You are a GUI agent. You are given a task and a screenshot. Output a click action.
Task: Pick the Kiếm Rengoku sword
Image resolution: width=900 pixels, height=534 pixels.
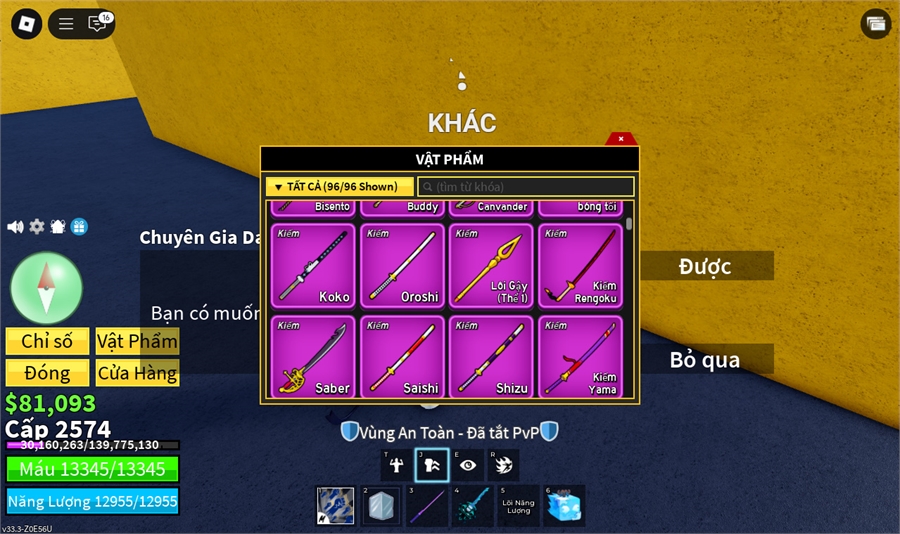(x=580, y=265)
